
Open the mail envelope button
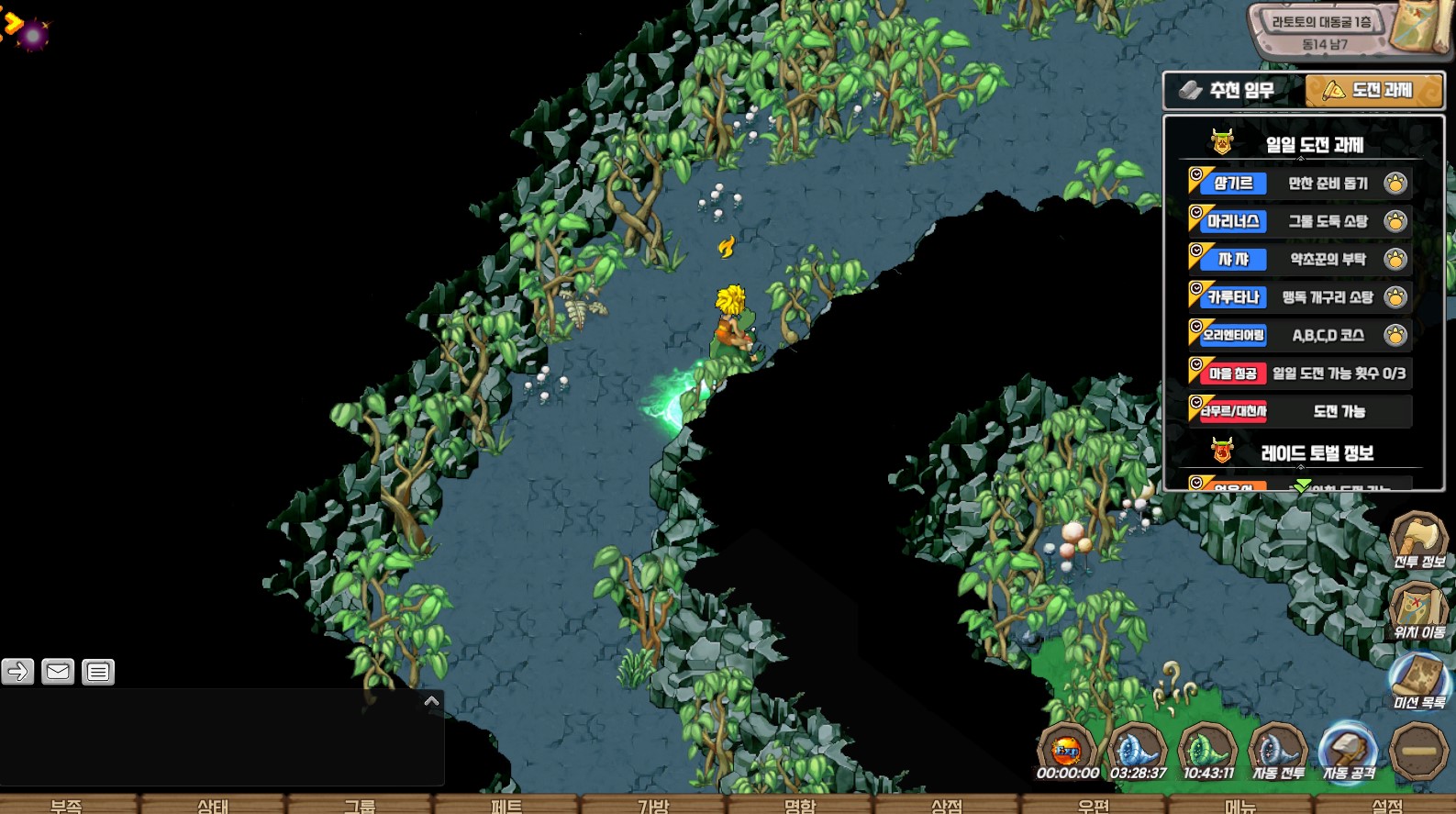point(58,672)
